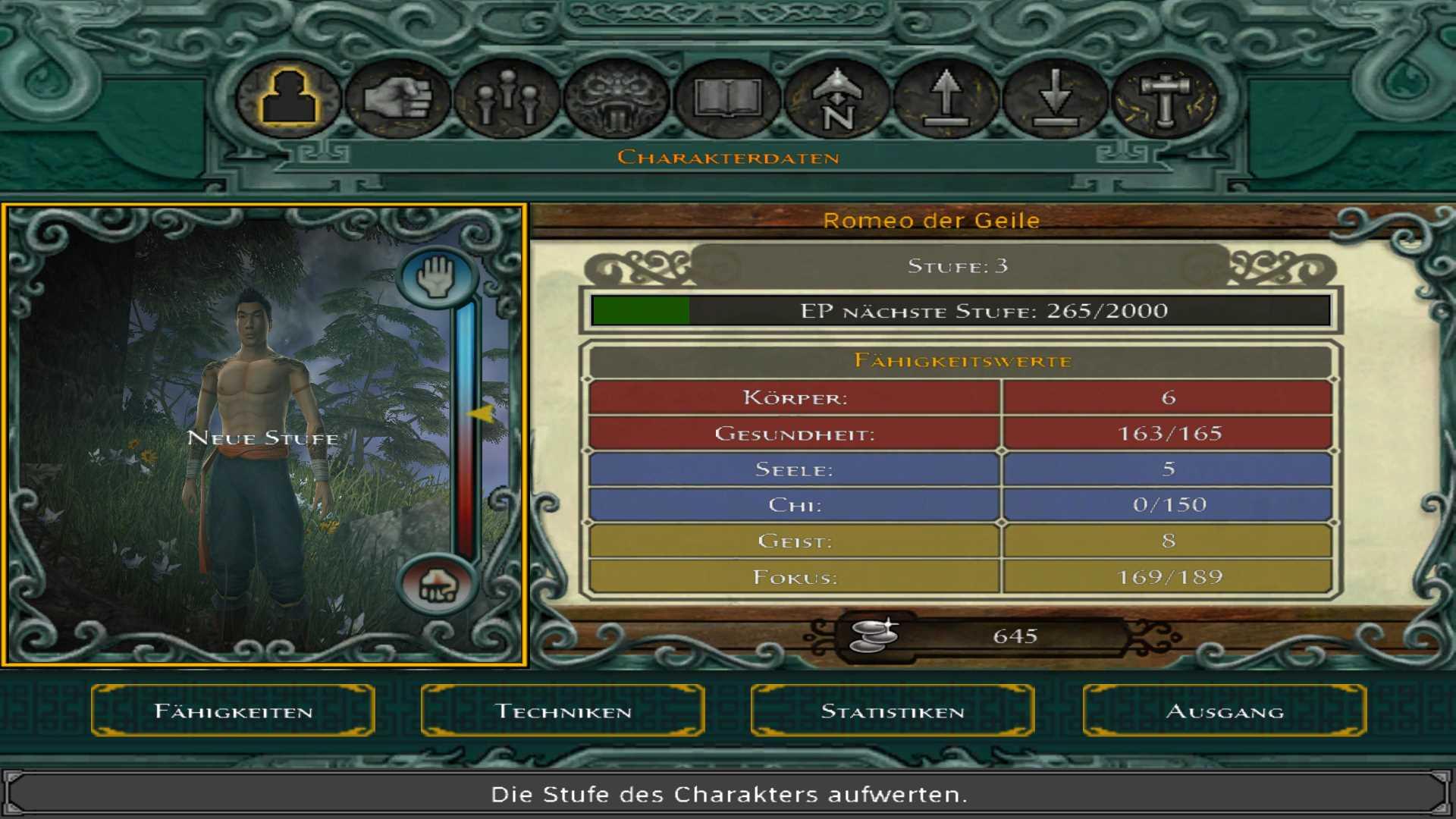1456x819 pixels.
Task: Open the three figures followers tab
Action: pos(507,99)
